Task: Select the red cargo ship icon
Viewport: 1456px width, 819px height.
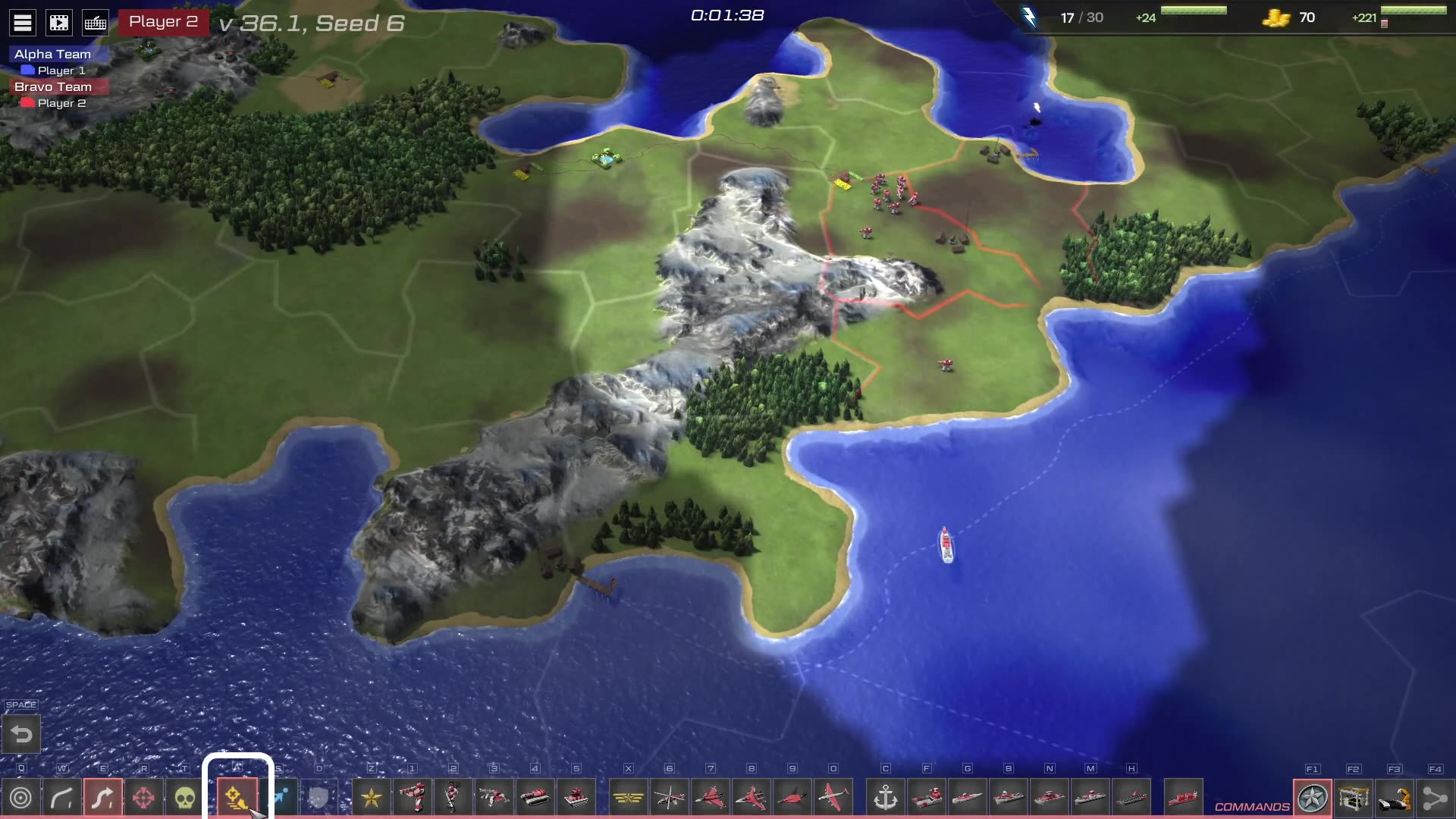Action: tap(1183, 798)
